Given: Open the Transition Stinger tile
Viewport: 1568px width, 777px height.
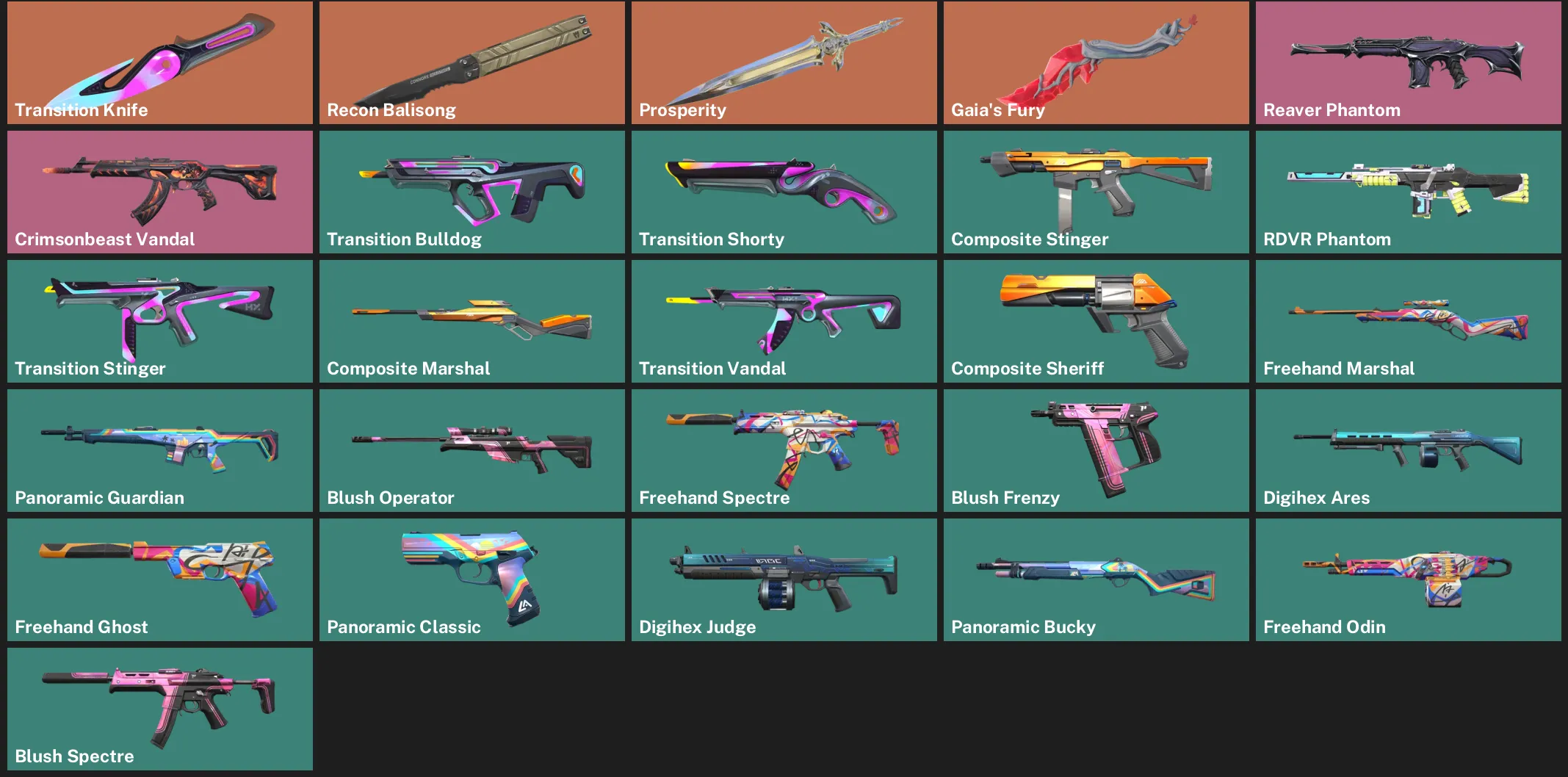Looking at the screenshot, I should [159, 321].
